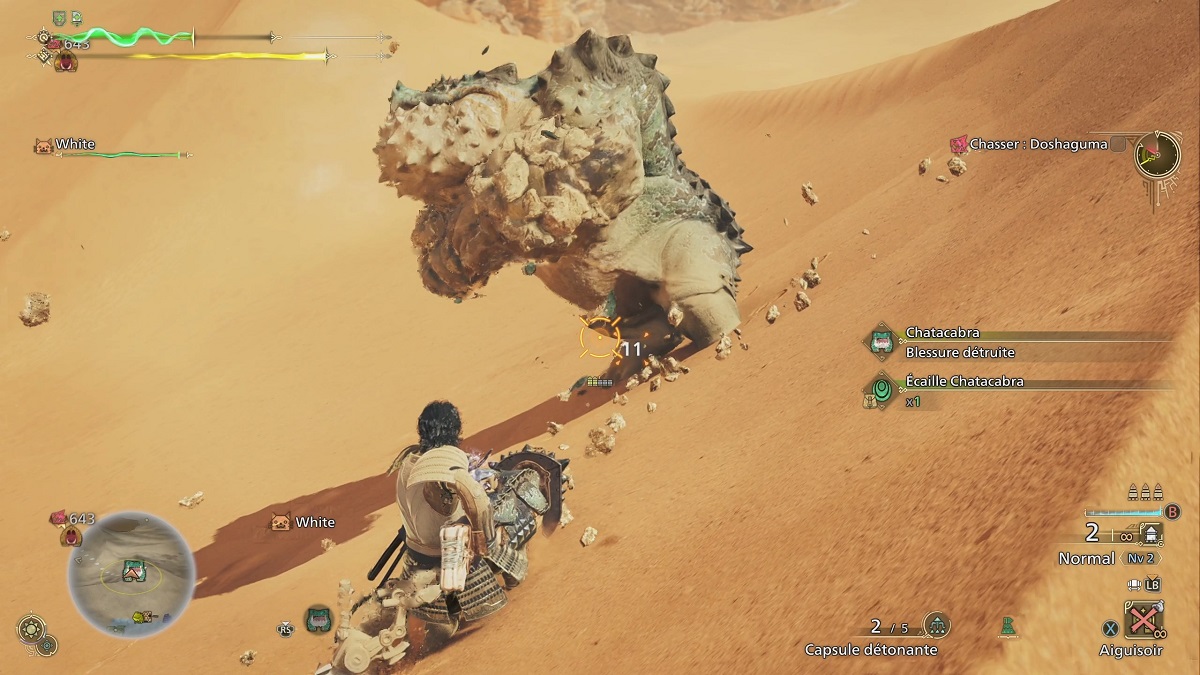Select the Aiguisoir whetstone item slot
Screen dimensions: 1200x675
(x=1142, y=620)
